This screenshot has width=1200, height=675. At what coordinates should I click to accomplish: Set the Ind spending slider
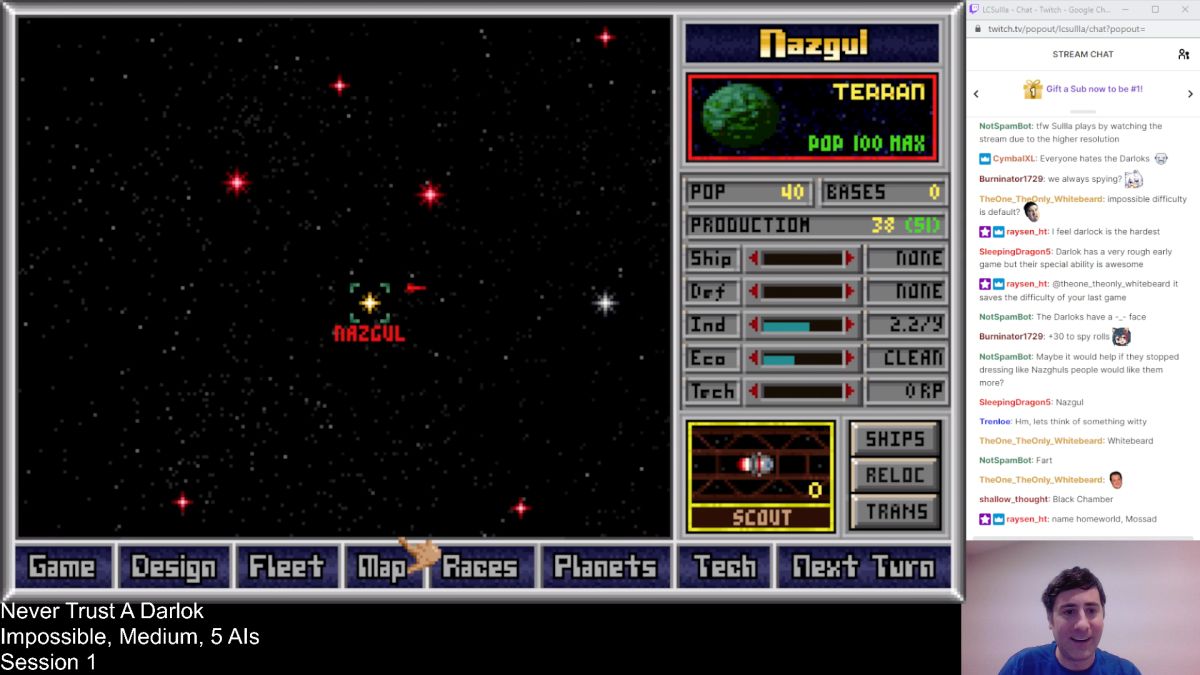[803, 325]
